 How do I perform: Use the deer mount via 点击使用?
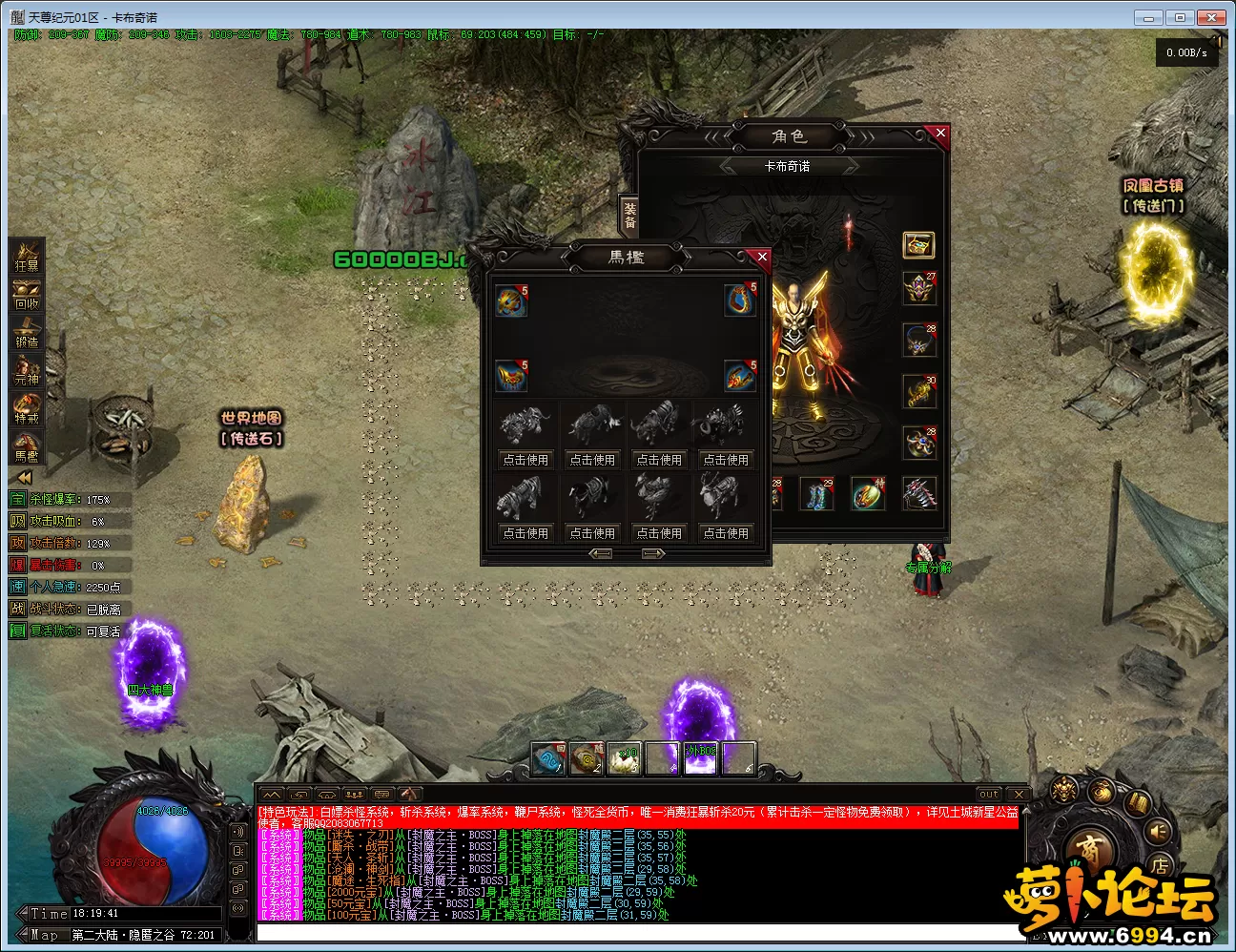coord(726,533)
